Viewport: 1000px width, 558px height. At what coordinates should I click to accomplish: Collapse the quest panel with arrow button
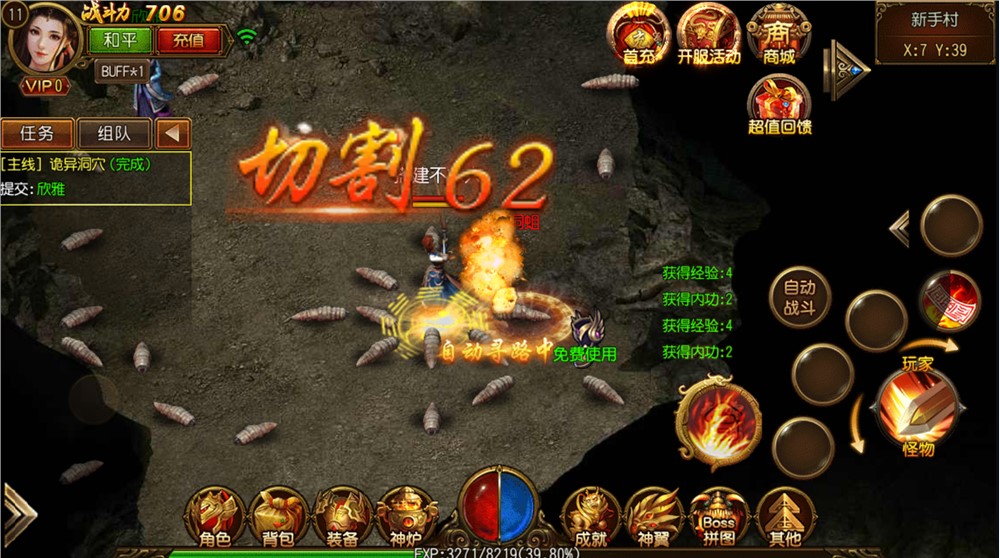(x=173, y=133)
